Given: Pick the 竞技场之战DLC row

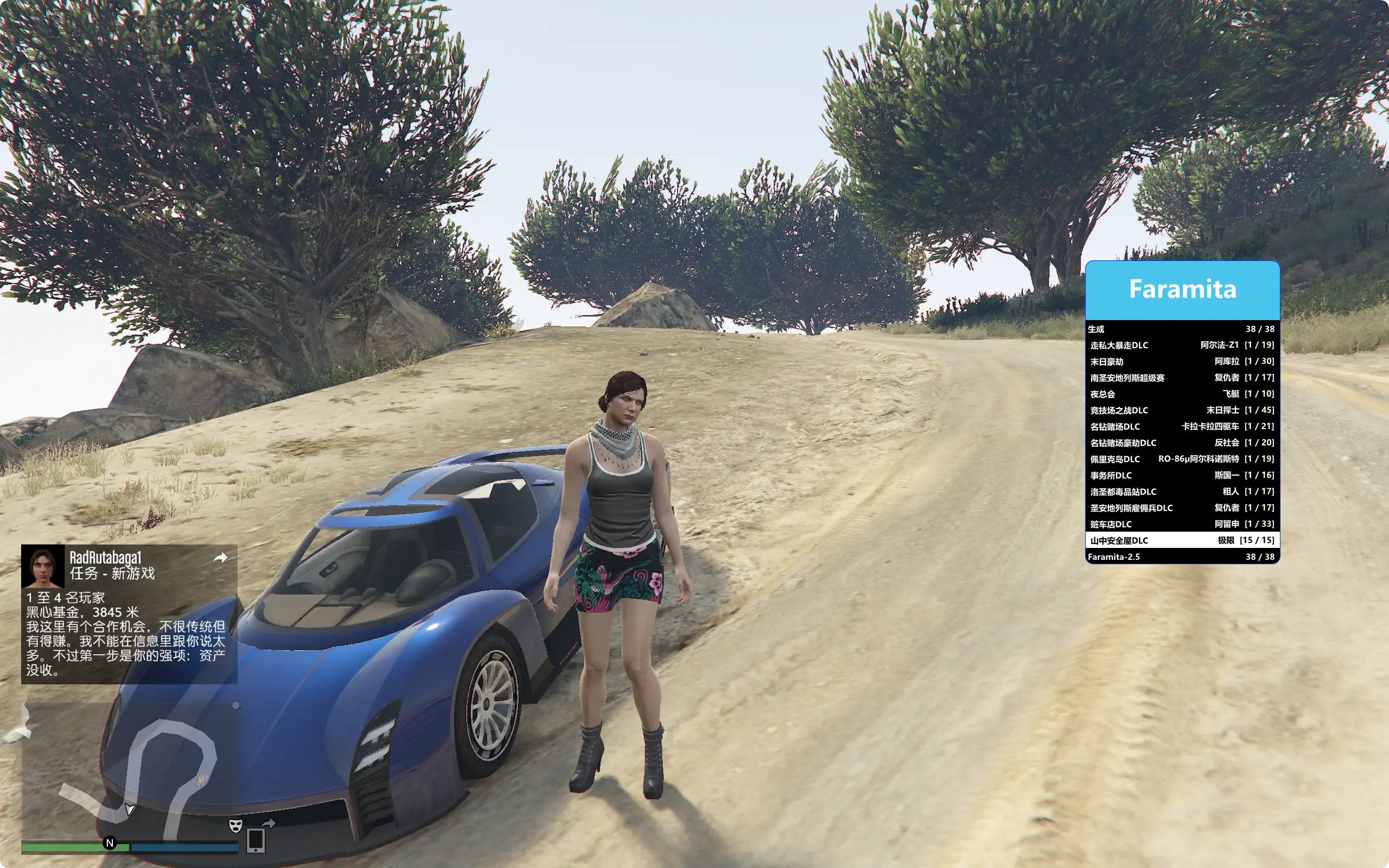Looking at the screenshot, I should (1182, 411).
